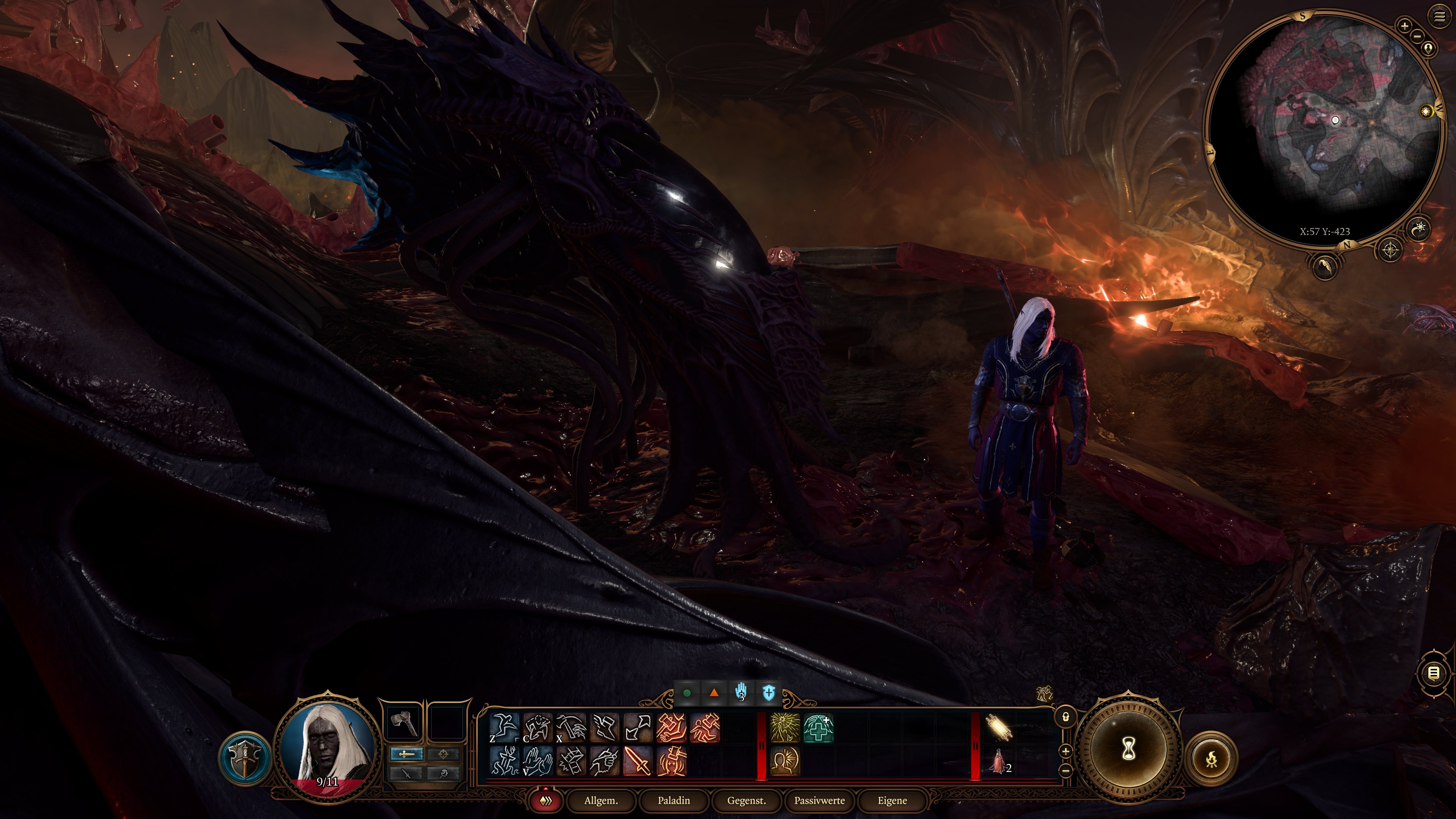Select the equipped hammer weapon slot
The width and height of the screenshot is (1456, 819).
coord(403,722)
